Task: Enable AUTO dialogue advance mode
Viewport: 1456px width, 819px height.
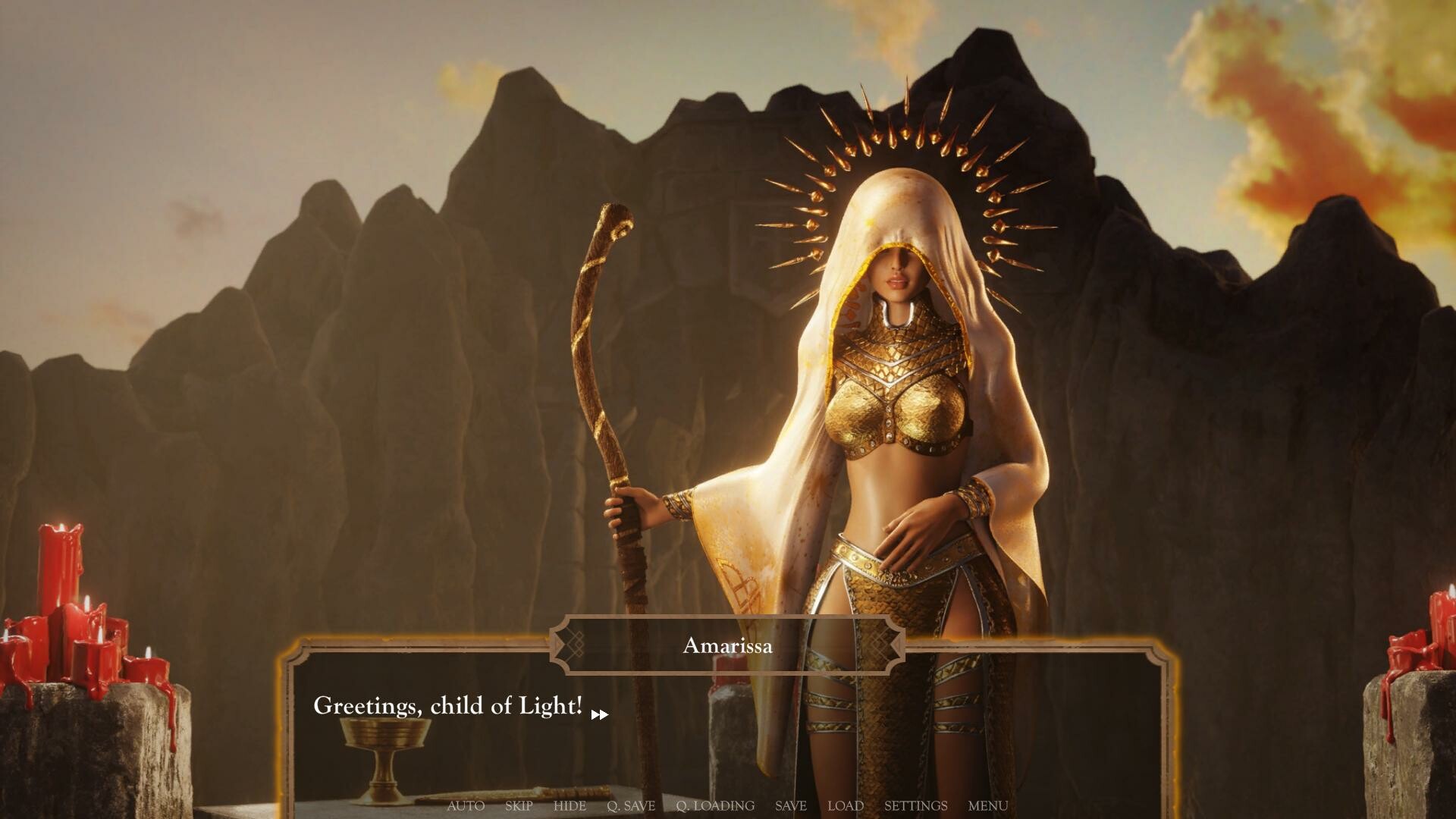Action: [466, 806]
